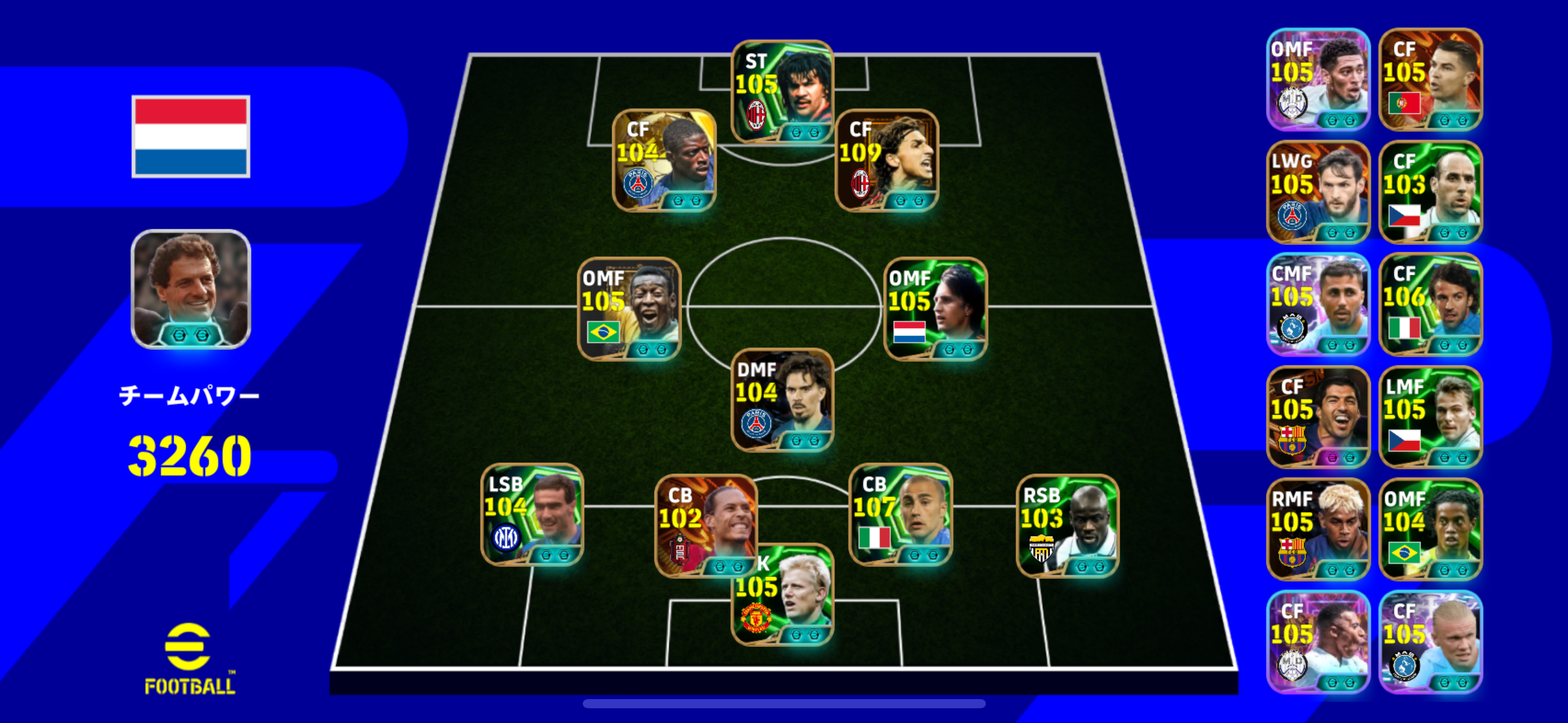Select substitute LWG 105 PSG card
This screenshot has height=723, width=1568.
(x=1318, y=192)
